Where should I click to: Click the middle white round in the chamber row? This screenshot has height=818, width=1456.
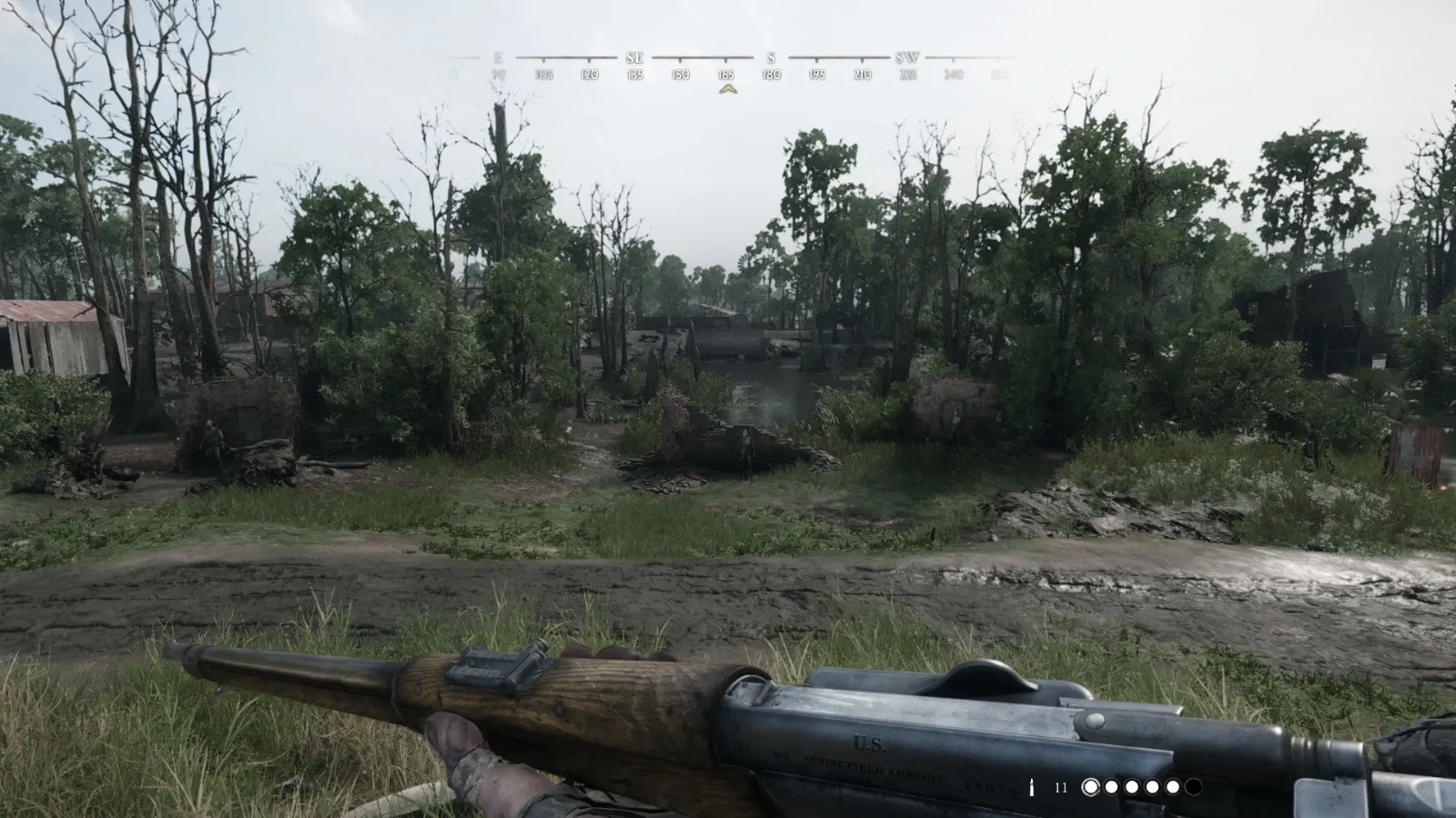1131,786
